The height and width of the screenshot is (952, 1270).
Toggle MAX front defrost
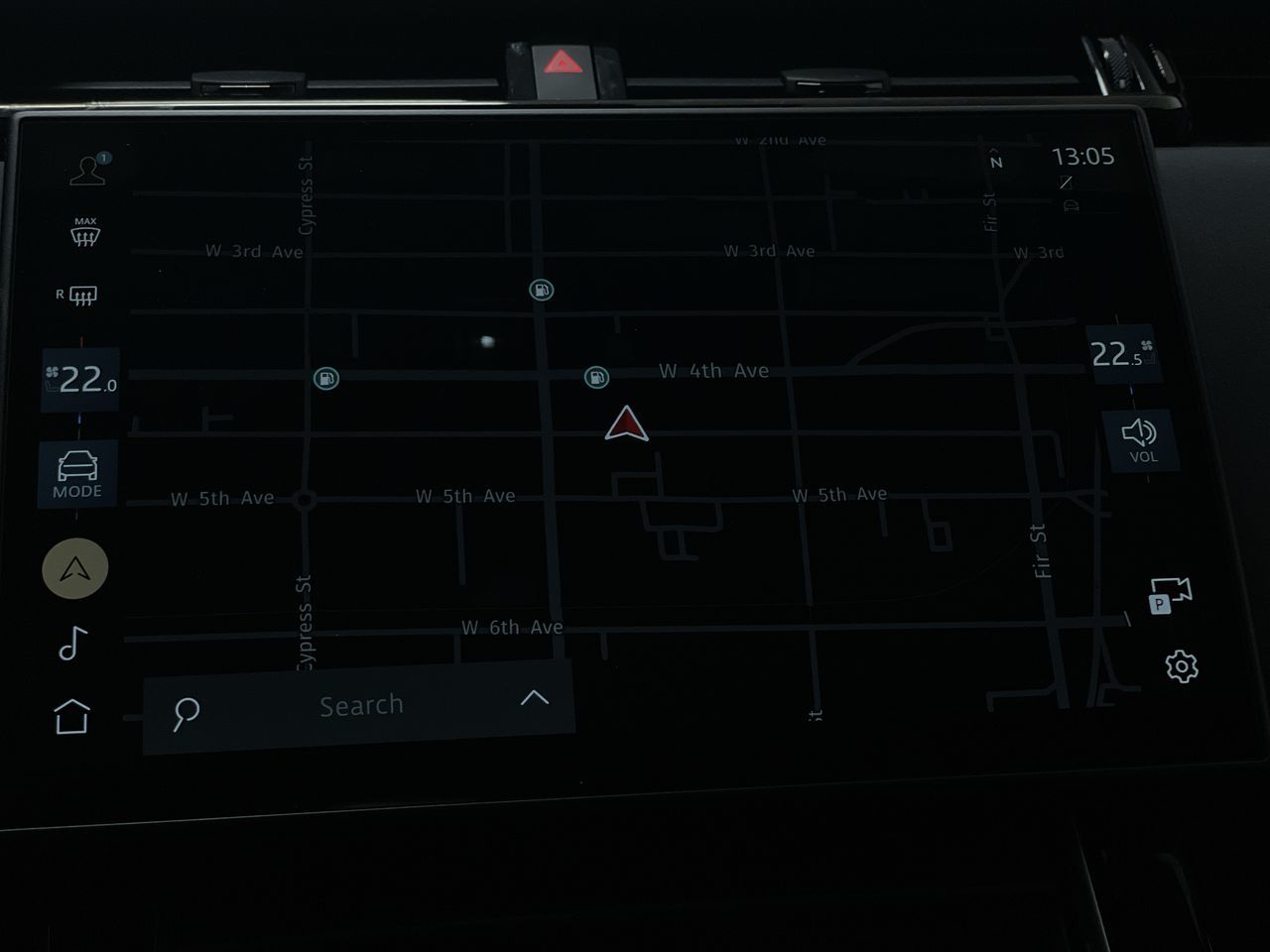(x=84, y=232)
